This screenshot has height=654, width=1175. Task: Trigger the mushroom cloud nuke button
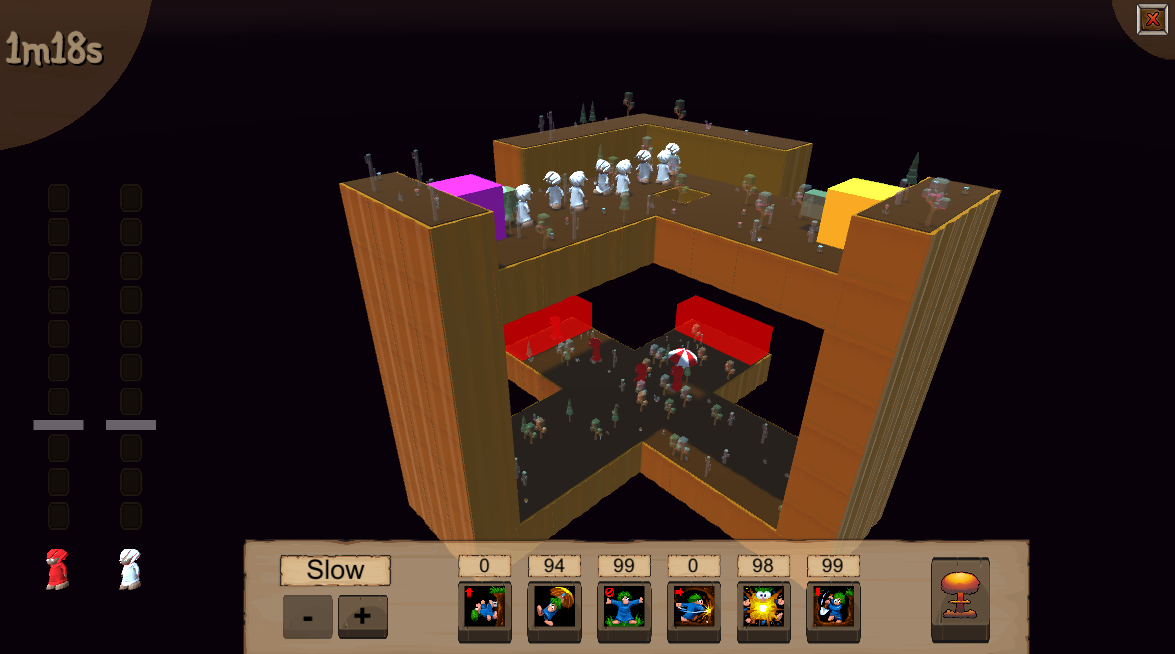[960, 597]
